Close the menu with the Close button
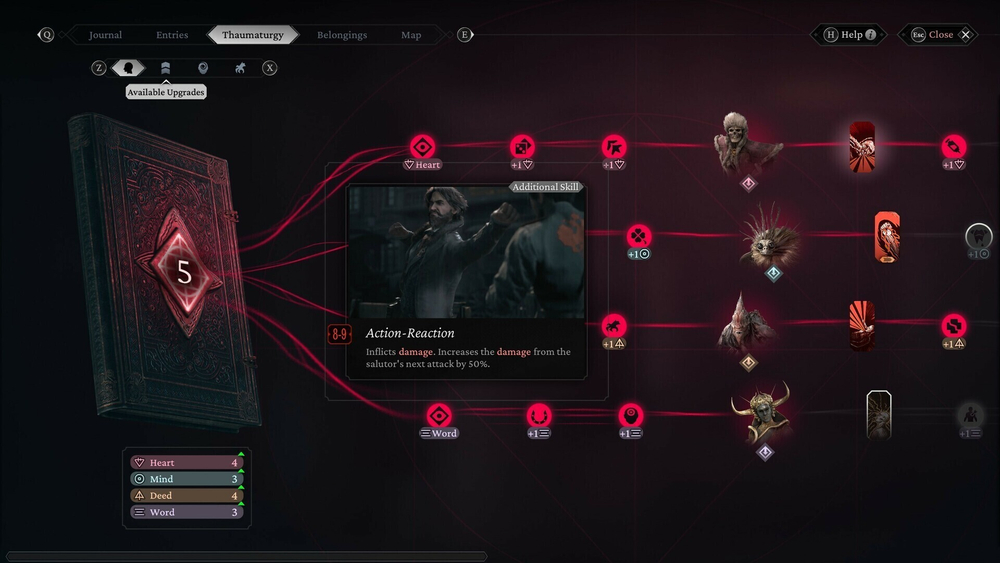The width and height of the screenshot is (1000, 563). (940, 35)
